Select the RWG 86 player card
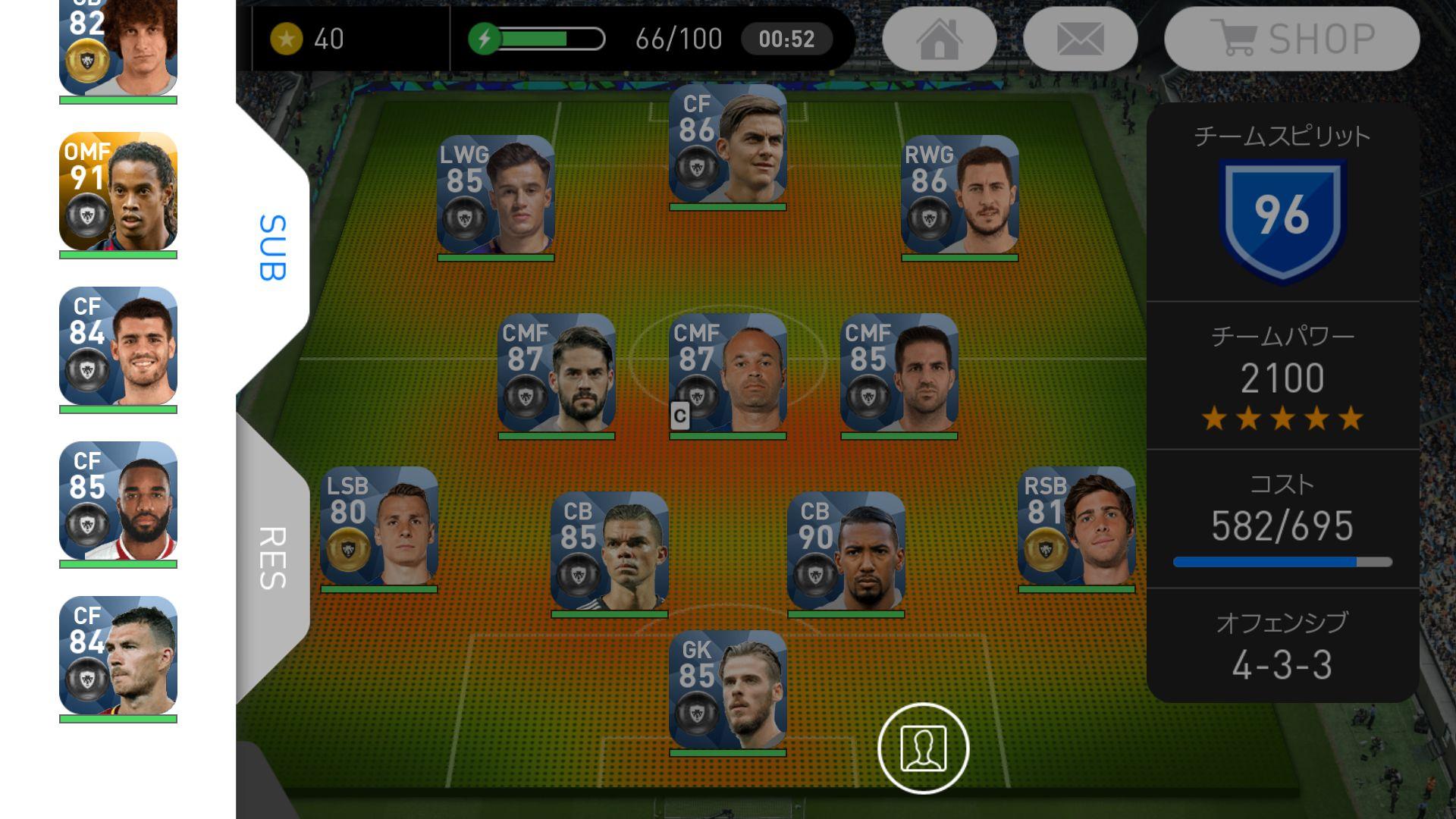The height and width of the screenshot is (819, 1456). 960,195
